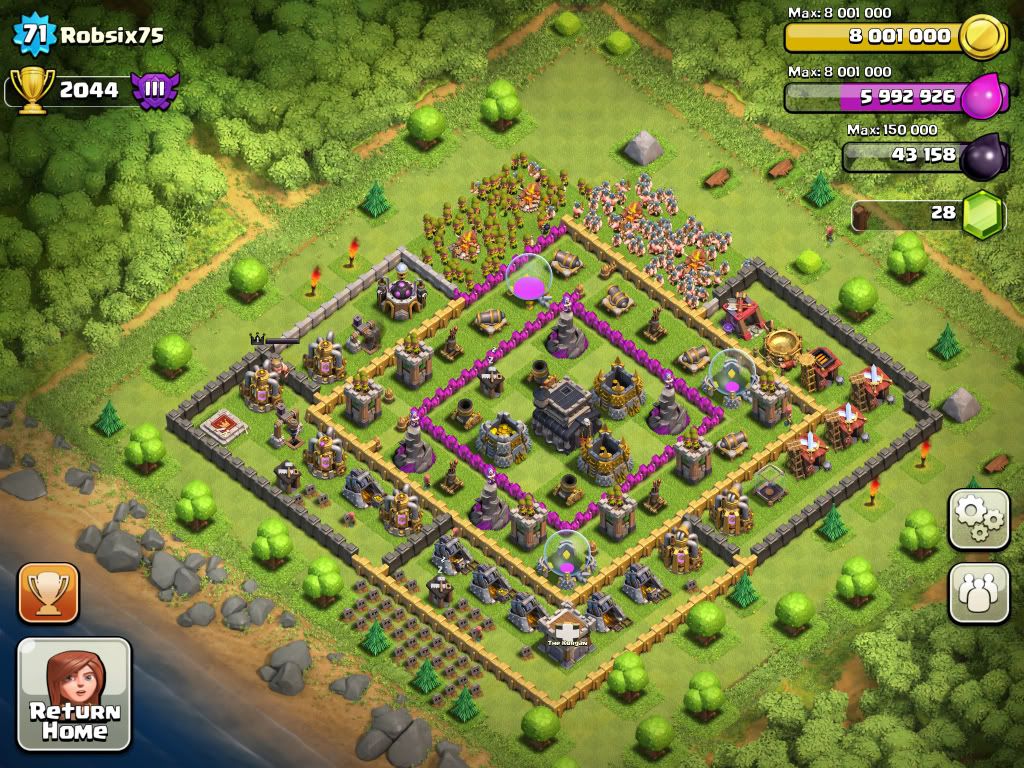Open the orange trophy rankings button

[47, 593]
